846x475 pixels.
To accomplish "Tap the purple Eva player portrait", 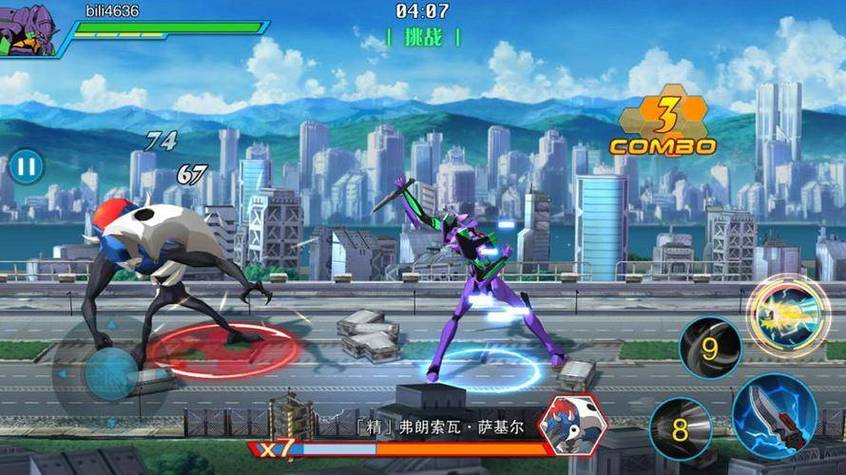I will pos(28,26).
